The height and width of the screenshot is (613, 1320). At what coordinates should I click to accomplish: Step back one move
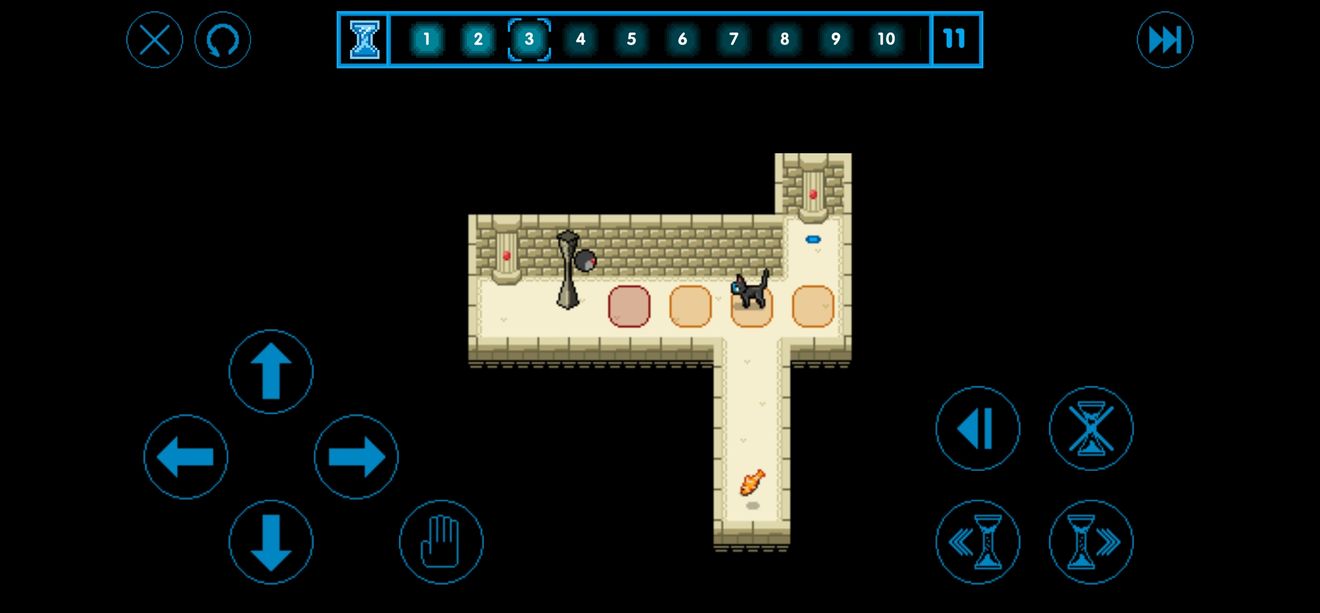tap(978, 429)
